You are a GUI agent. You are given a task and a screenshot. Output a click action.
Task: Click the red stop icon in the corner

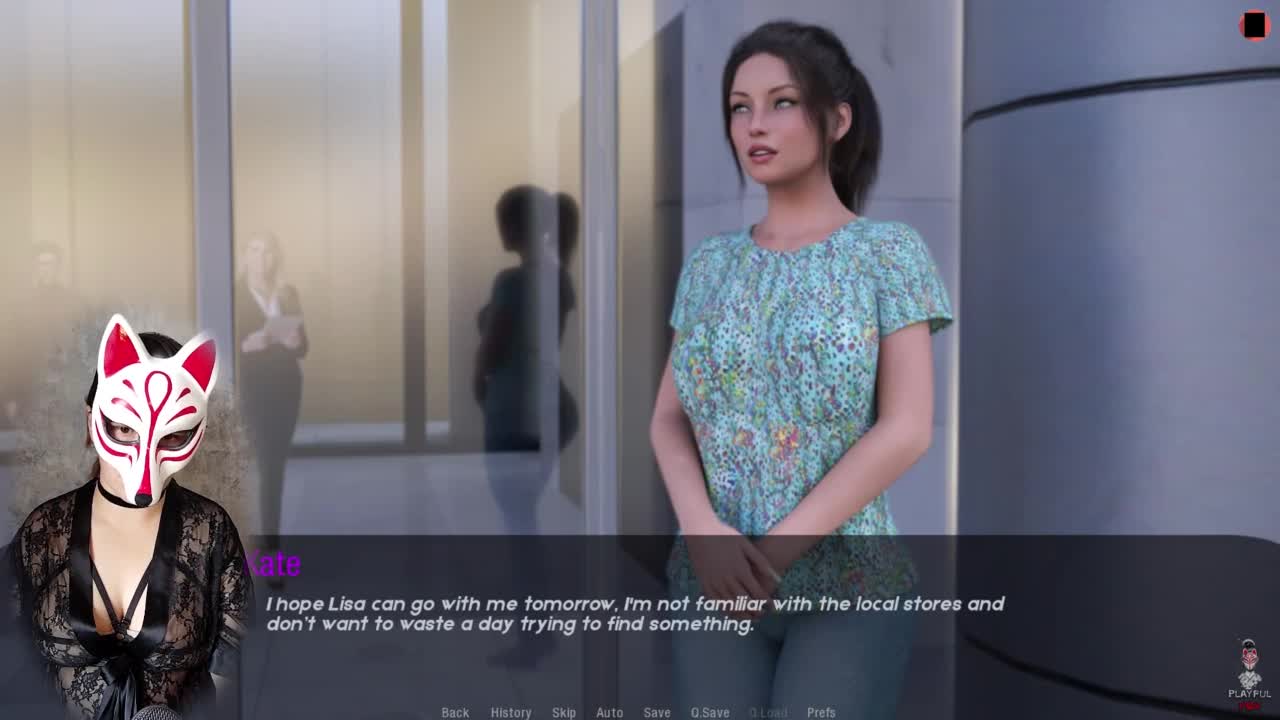1254,26
